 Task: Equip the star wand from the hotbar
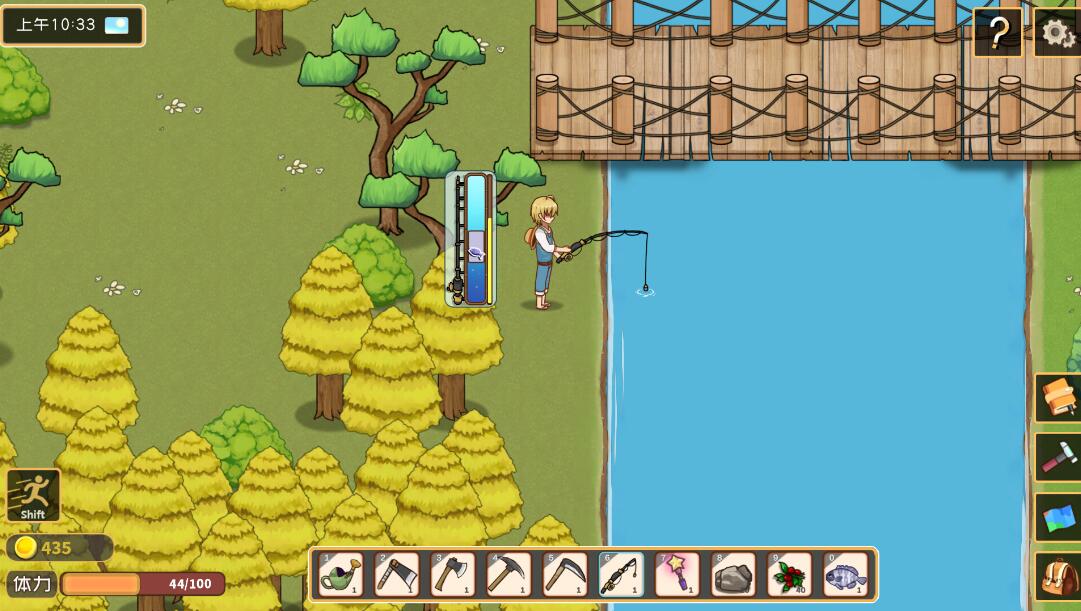point(677,574)
